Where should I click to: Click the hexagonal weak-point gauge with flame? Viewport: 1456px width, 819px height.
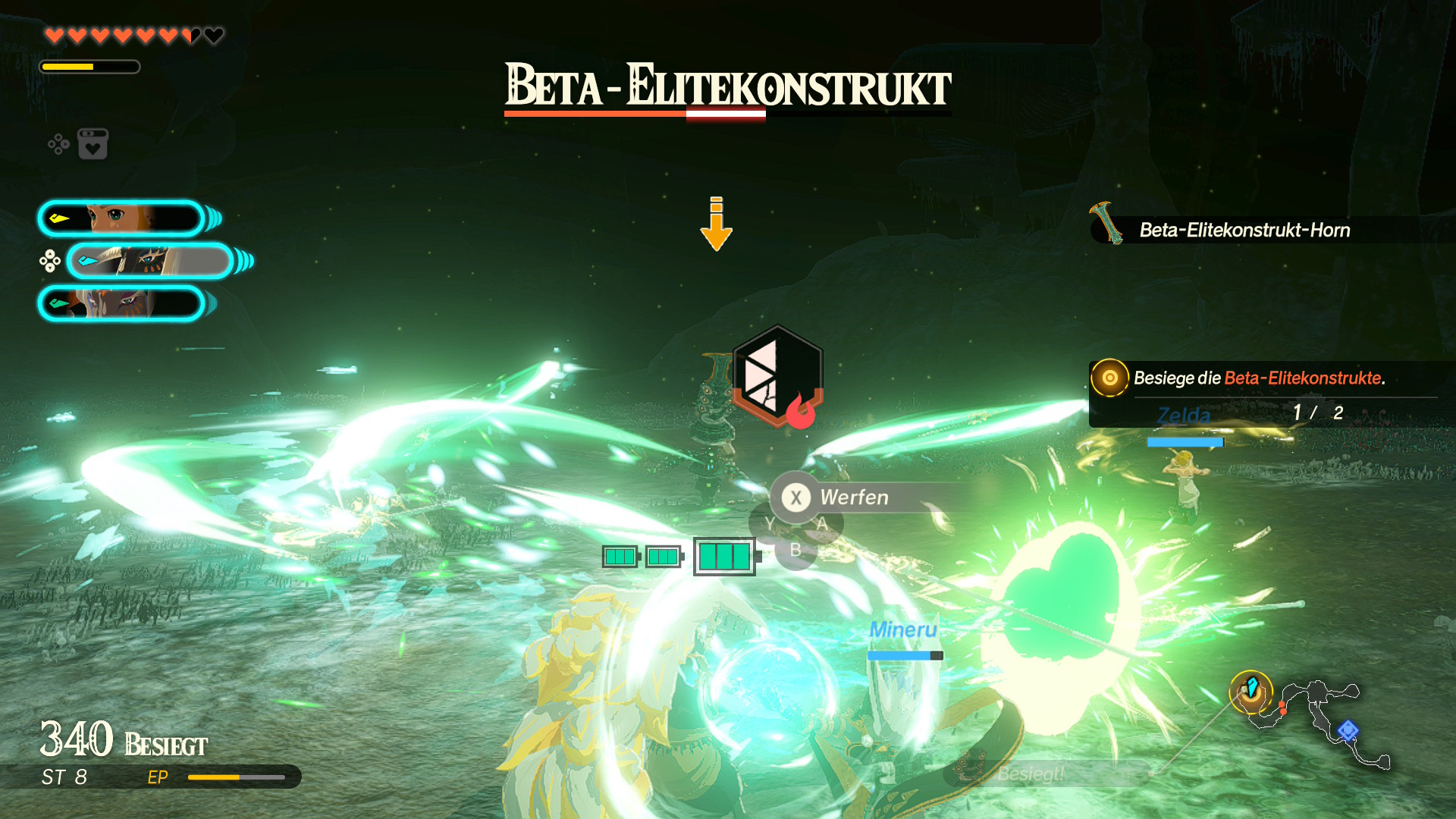(x=777, y=376)
